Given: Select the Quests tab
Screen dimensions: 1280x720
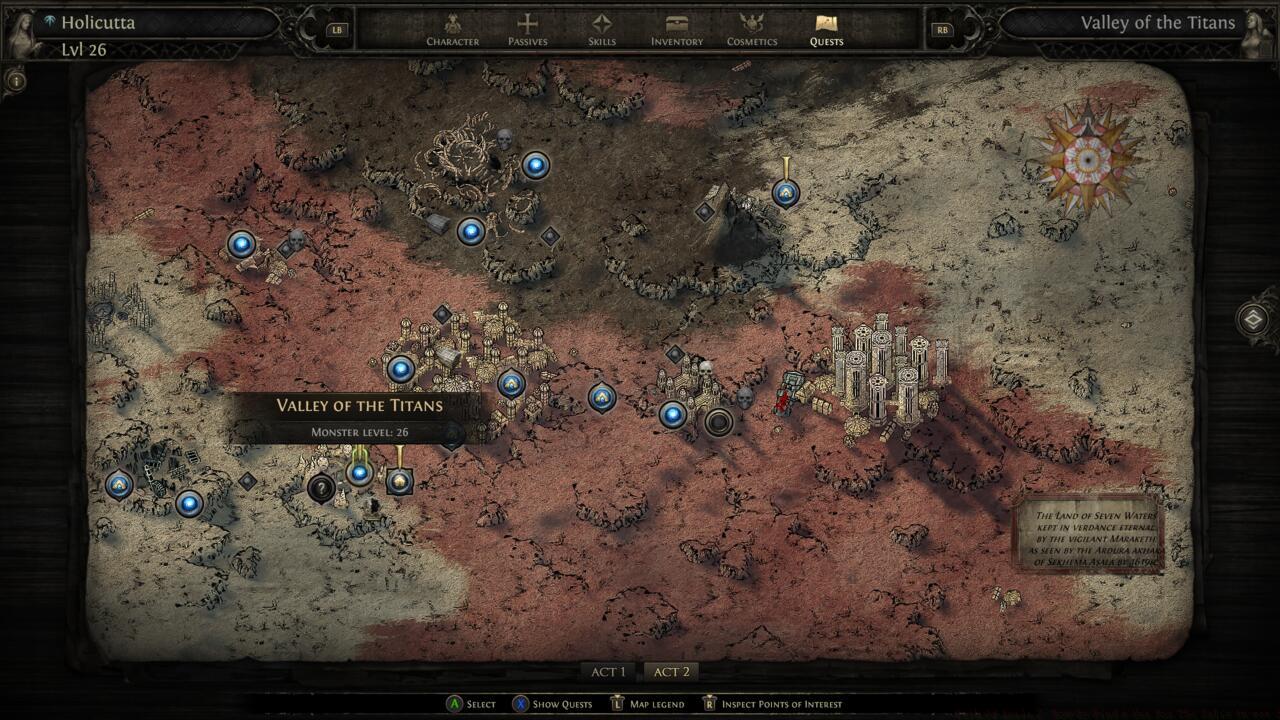Looking at the screenshot, I should (x=826, y=29).
